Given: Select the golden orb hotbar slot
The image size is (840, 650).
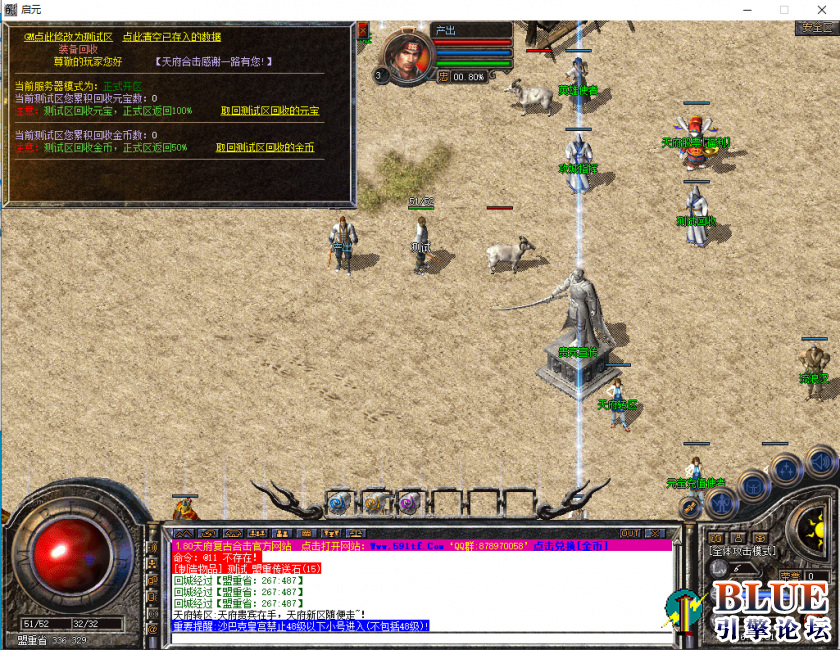Looking at the screenshot, I should pos(373,502).
